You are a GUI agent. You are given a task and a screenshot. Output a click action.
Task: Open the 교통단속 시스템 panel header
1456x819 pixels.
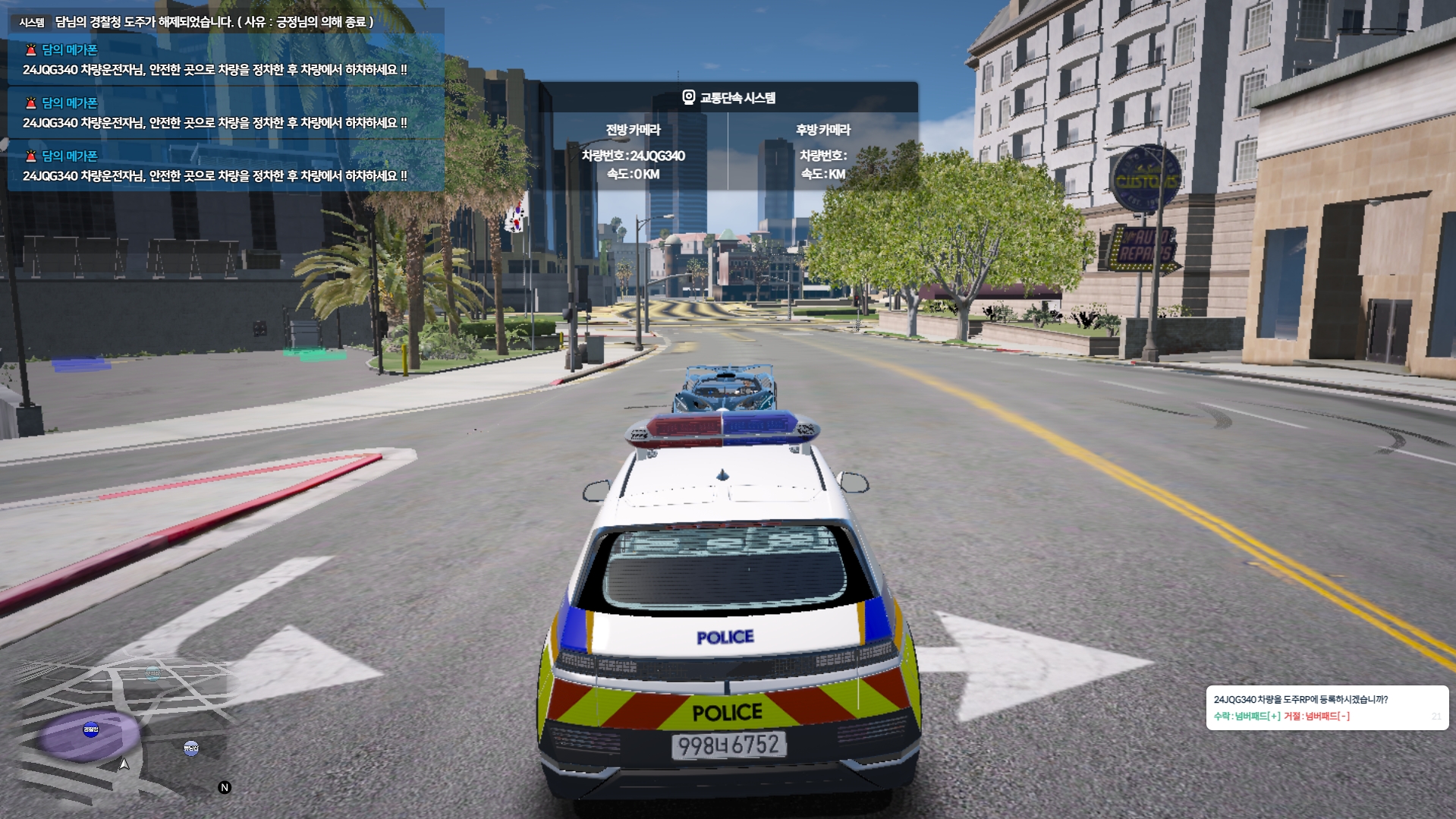(x=728, y=98)
